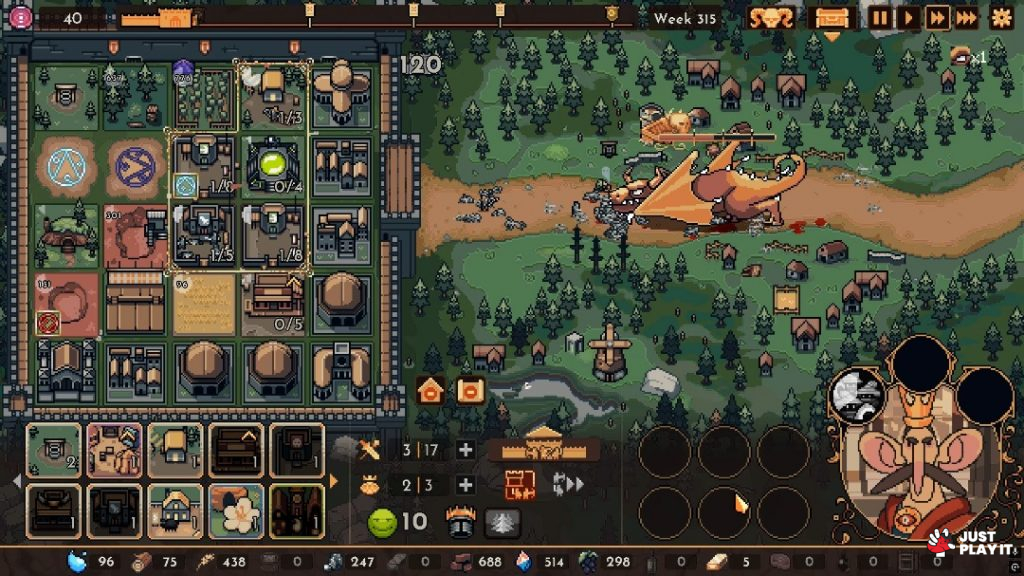Set game speed to normal play
Image resolution: width=1024 pixels, height=576 pixels.
[x=908, y=17]
